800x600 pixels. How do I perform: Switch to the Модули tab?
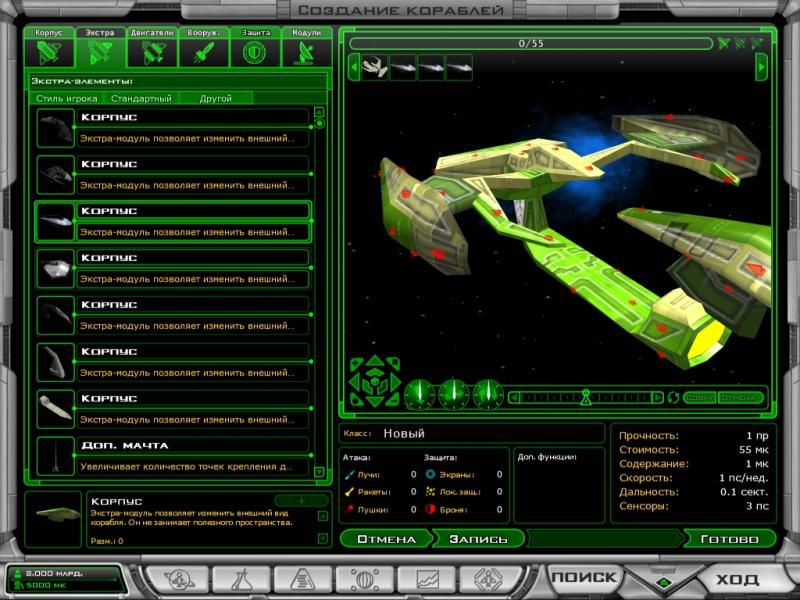coord(307,48)
